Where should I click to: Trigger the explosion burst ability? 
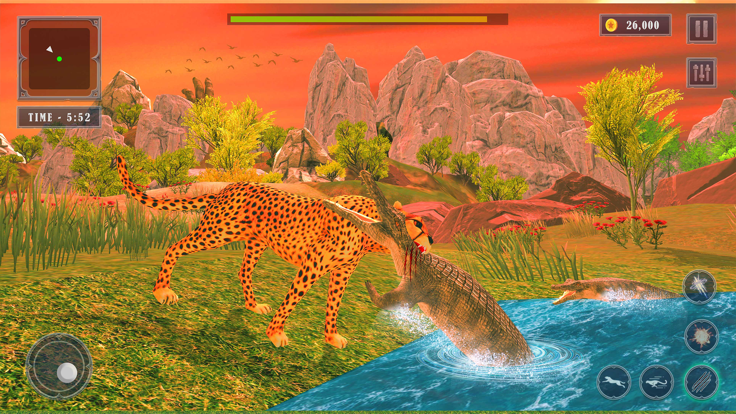coord(701,336)
